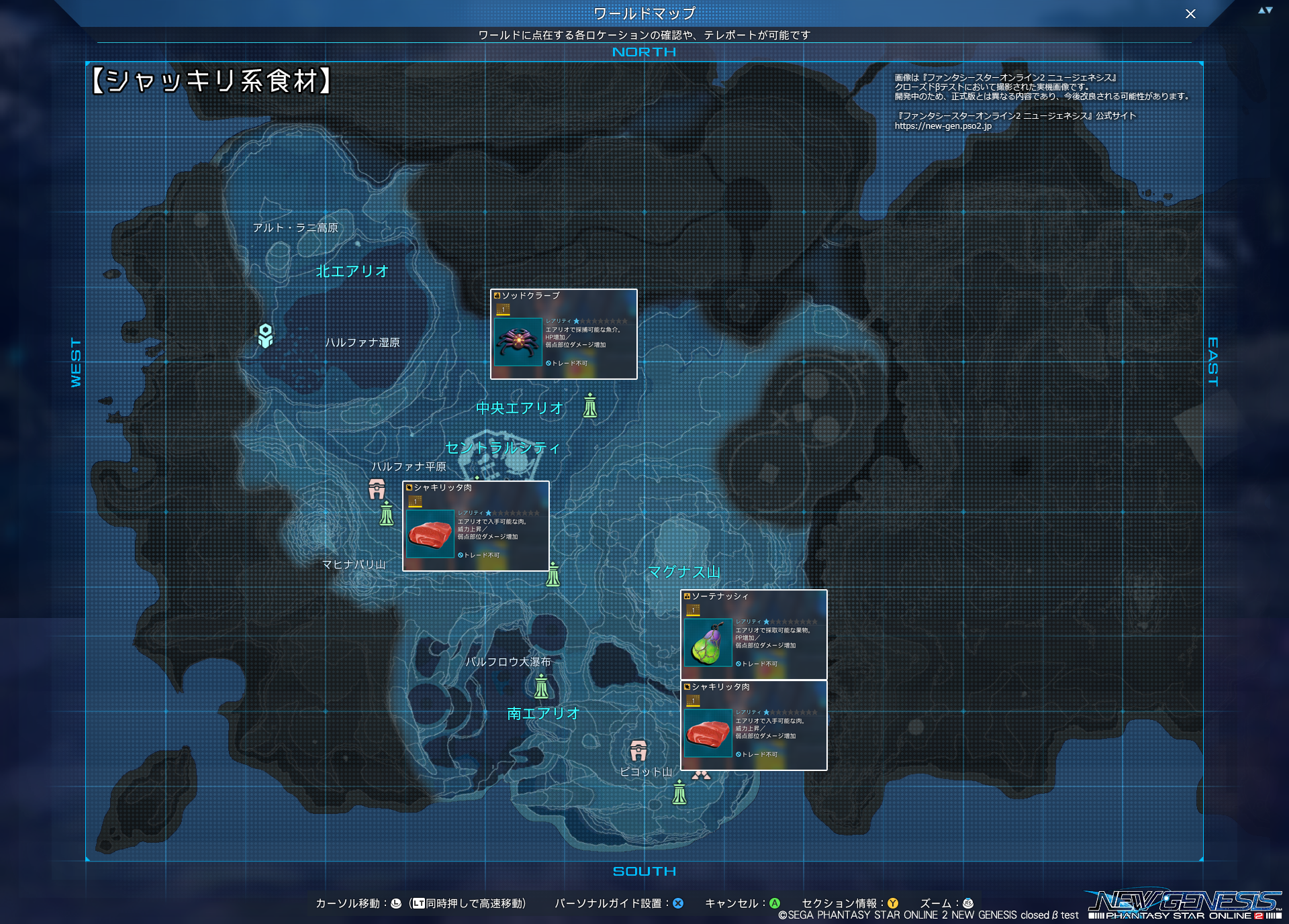Open the new-gen.pso2.jp official site link

click(x=943, y=126)
